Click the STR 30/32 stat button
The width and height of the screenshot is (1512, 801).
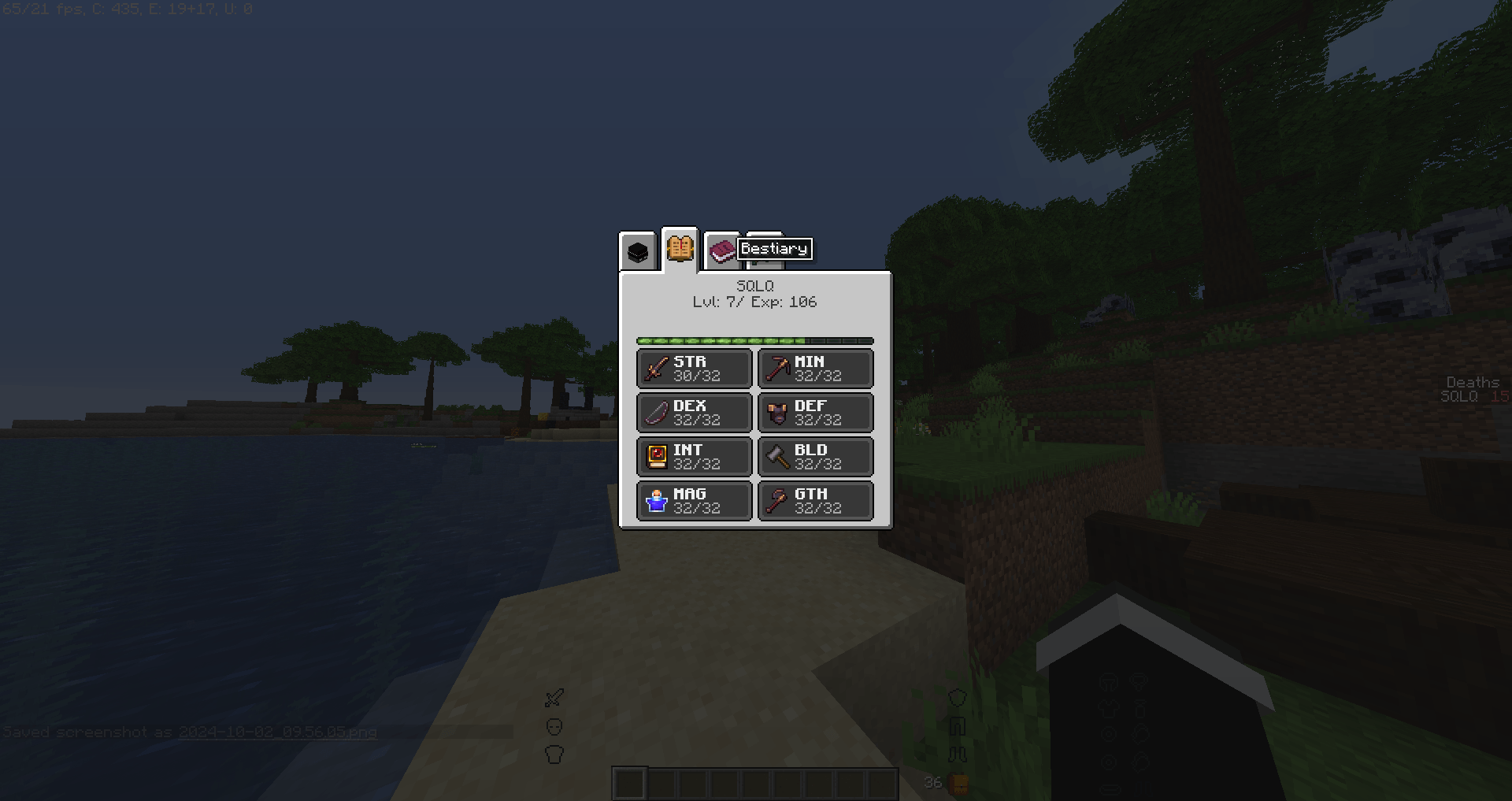coord(693,368)
